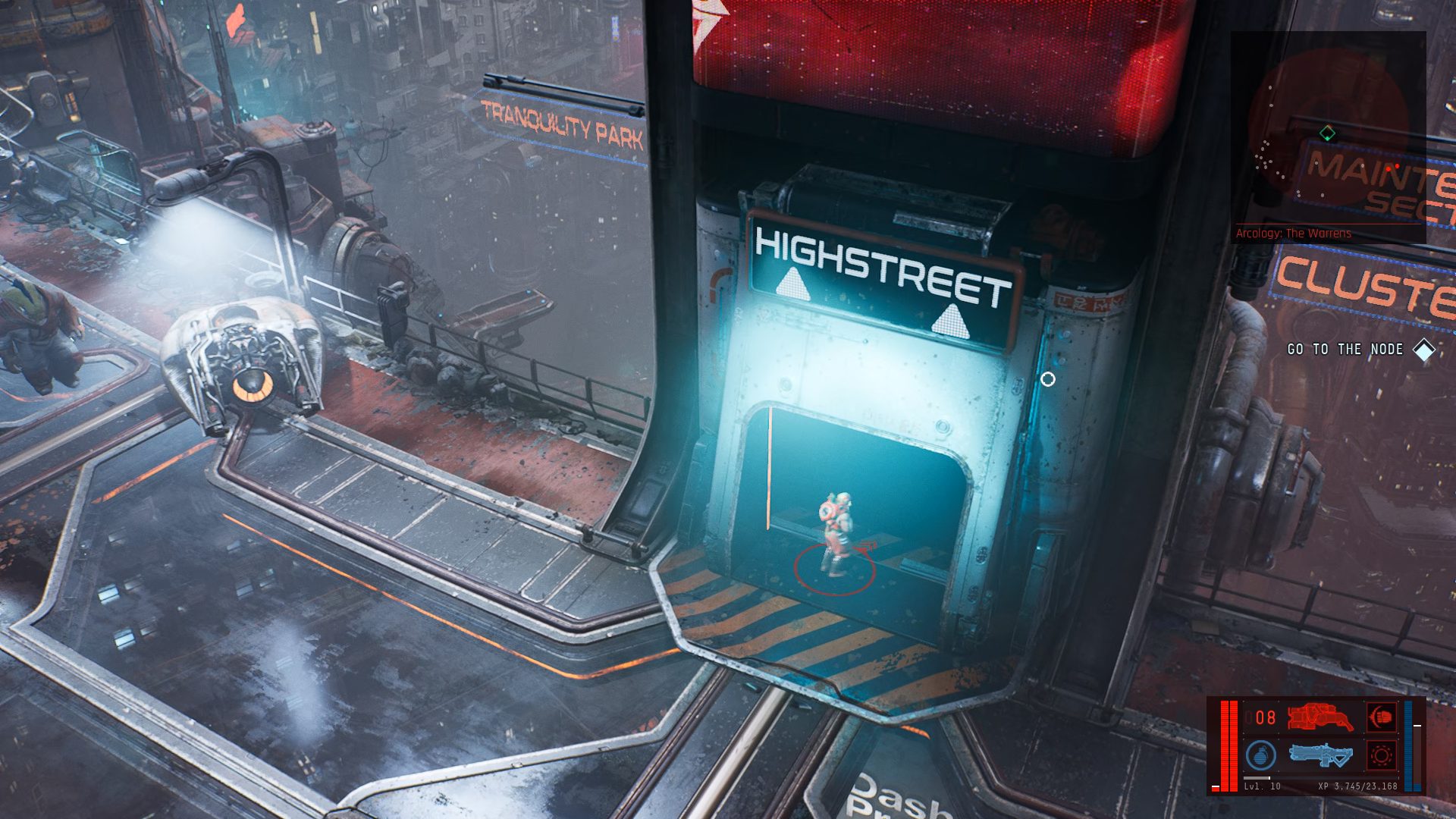Click the white diamond next to GO TO THE NODE
This screenshot has height=819, width=1456.
click(x=1423, y=351)
